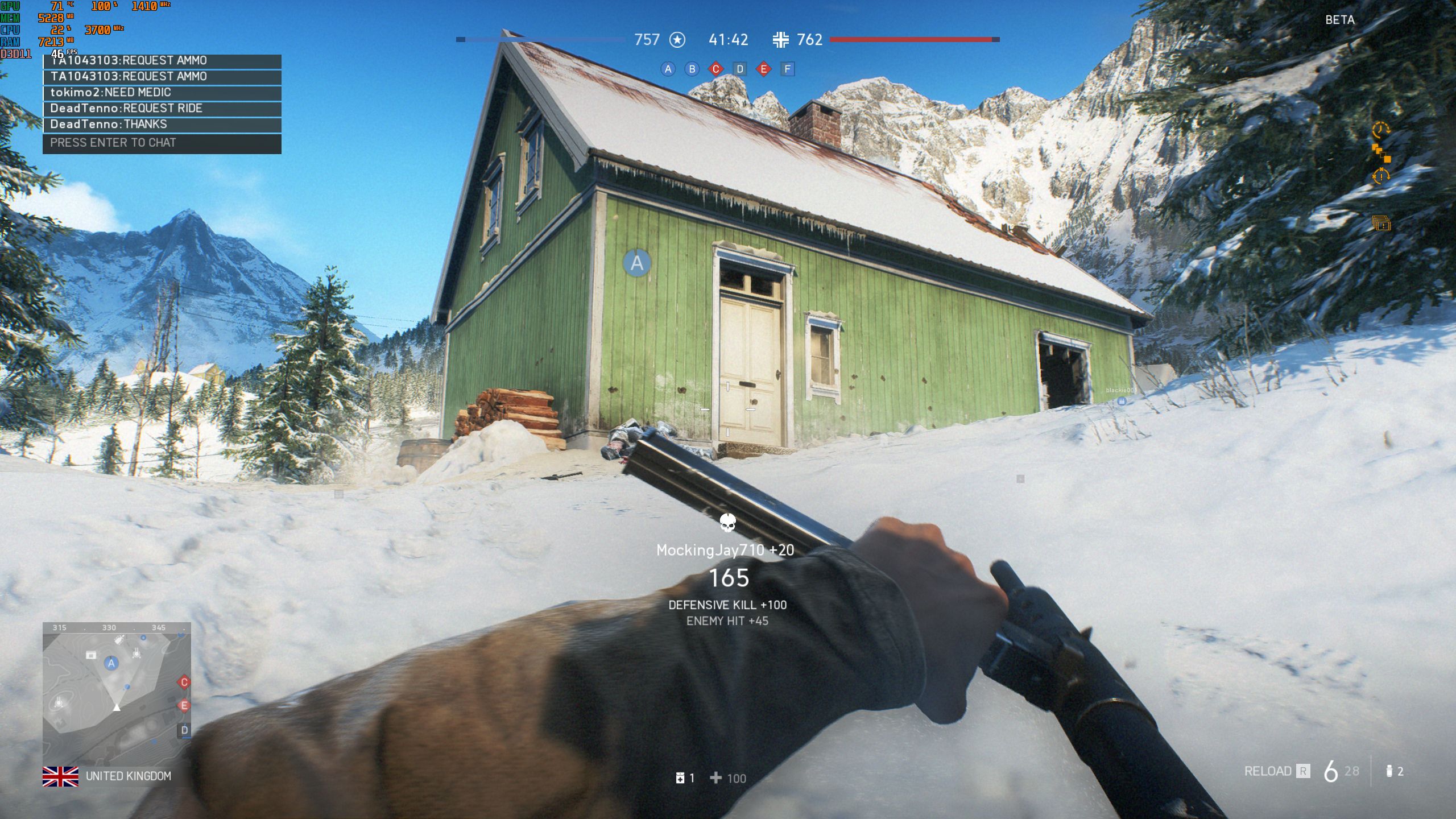This screenshot has width=1456, height=819.
Task: Select enemy objective C flag in top bar
Action: 716,69
